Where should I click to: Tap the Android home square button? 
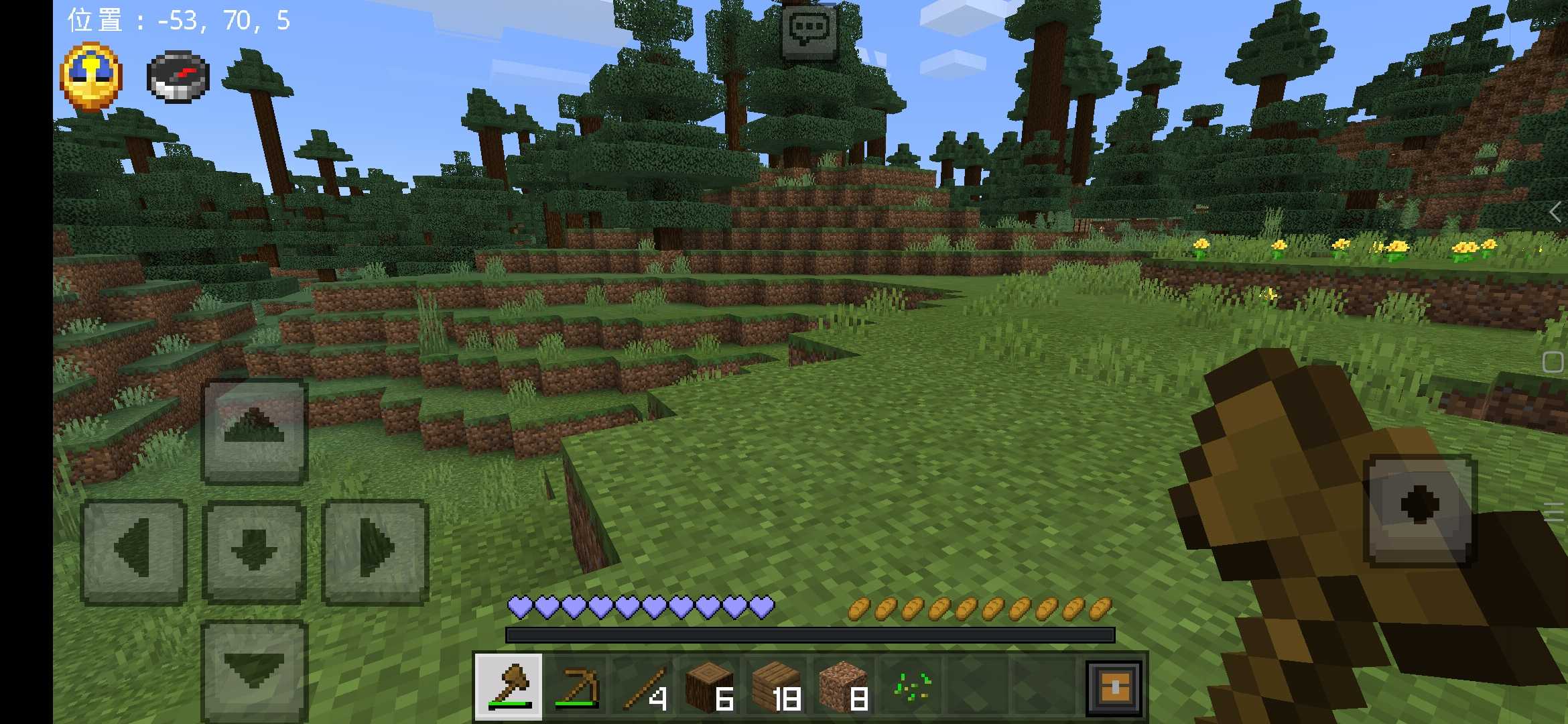click(1553, 362)
